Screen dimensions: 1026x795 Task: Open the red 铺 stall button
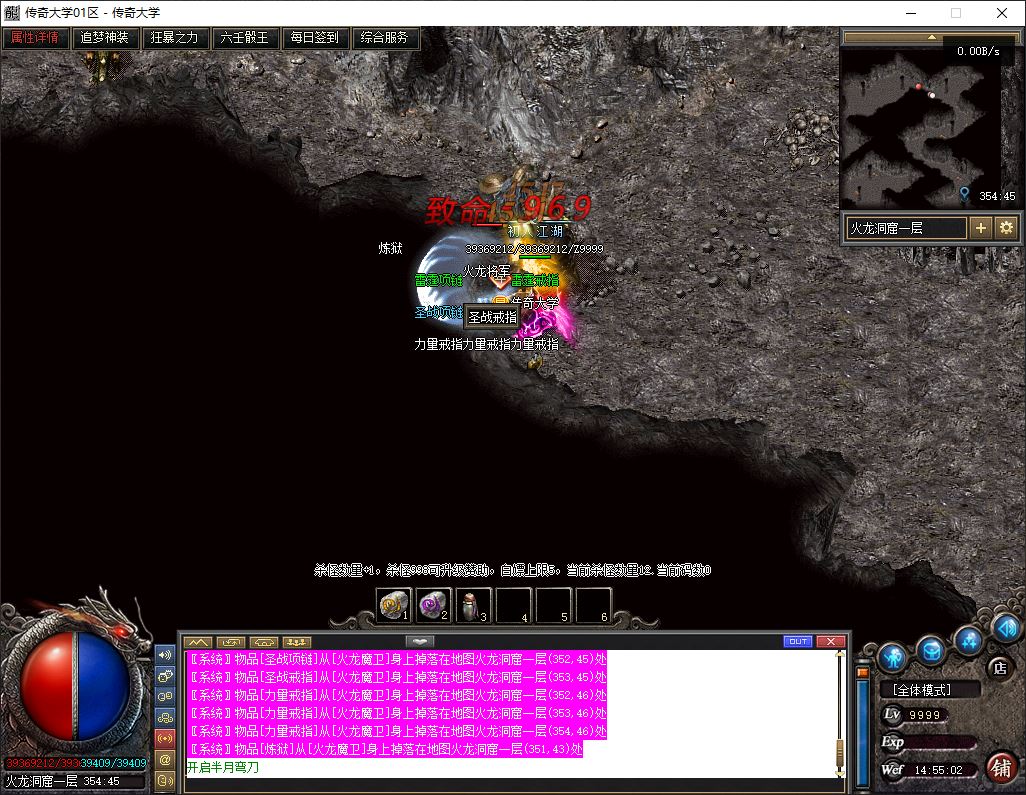[998, 767]
